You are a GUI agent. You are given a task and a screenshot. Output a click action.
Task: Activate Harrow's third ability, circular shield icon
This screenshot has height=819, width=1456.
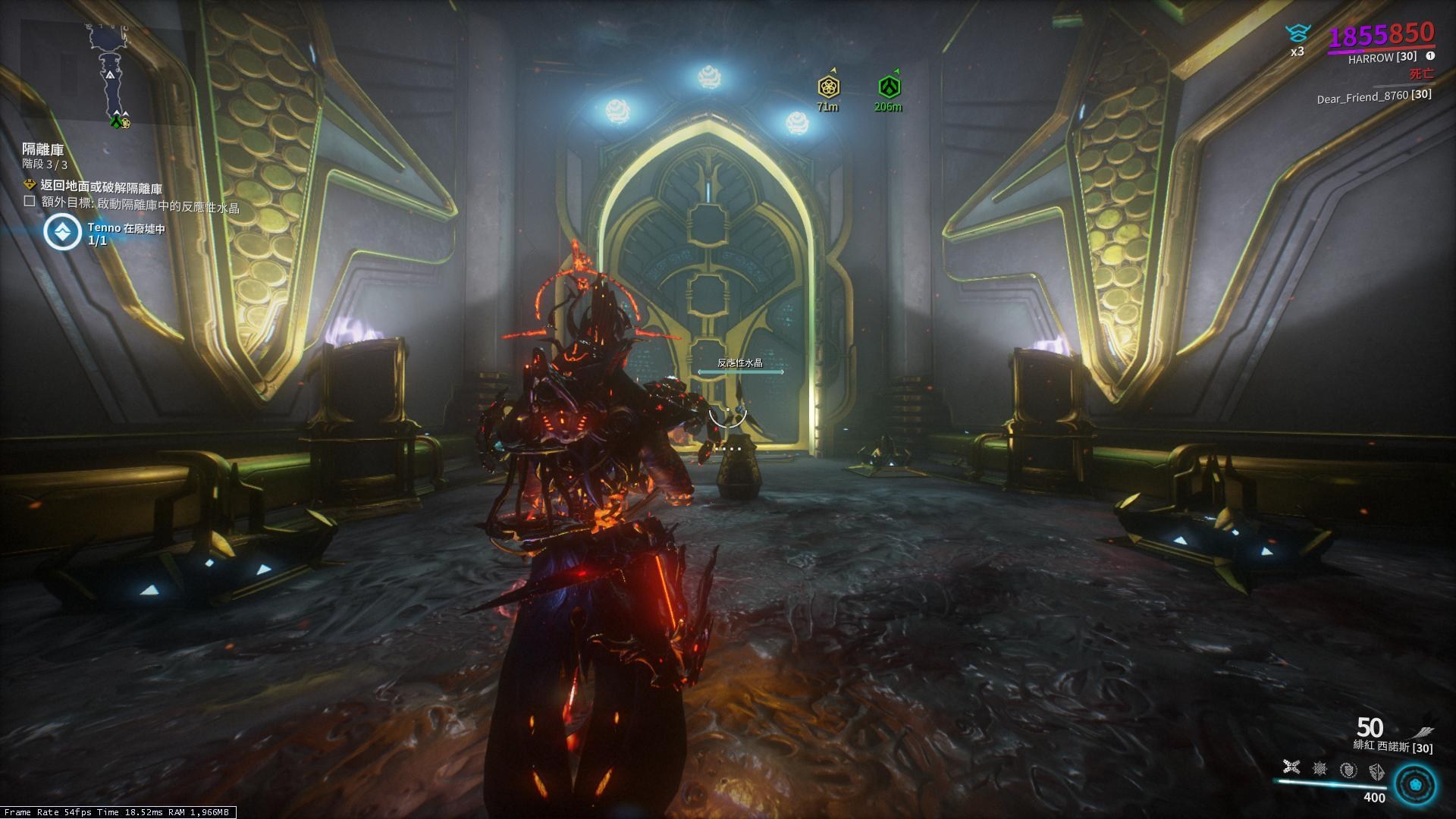click(1348, 770)
